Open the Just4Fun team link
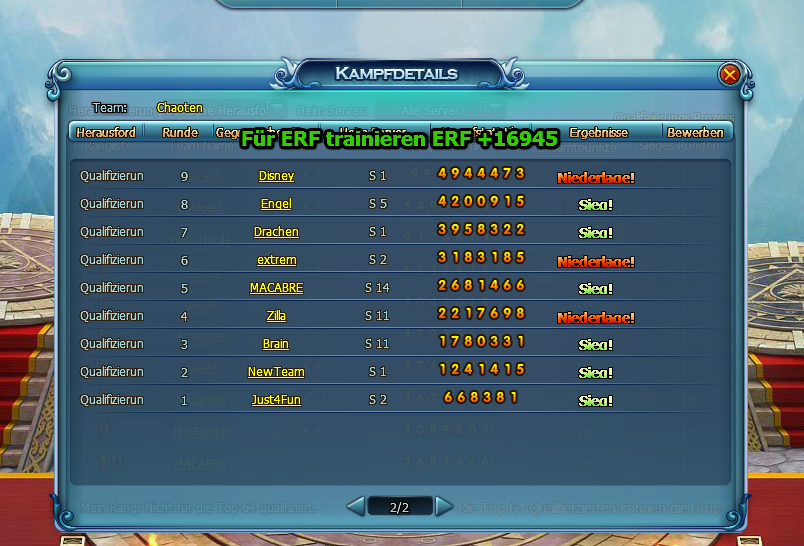The width and height of the screenshot is (804, 546). 276,400
